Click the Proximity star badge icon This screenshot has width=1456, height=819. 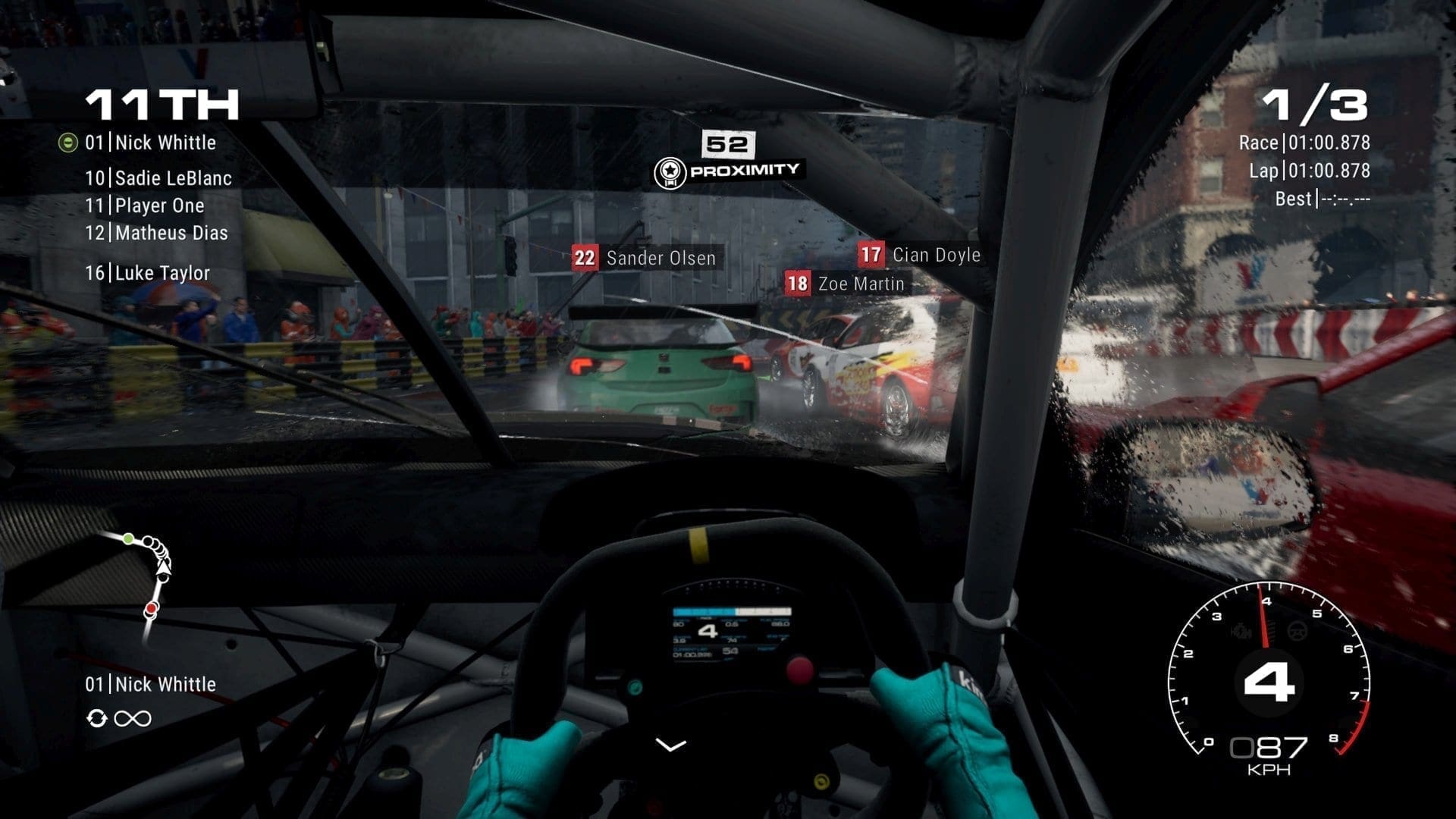coord(670,173)
